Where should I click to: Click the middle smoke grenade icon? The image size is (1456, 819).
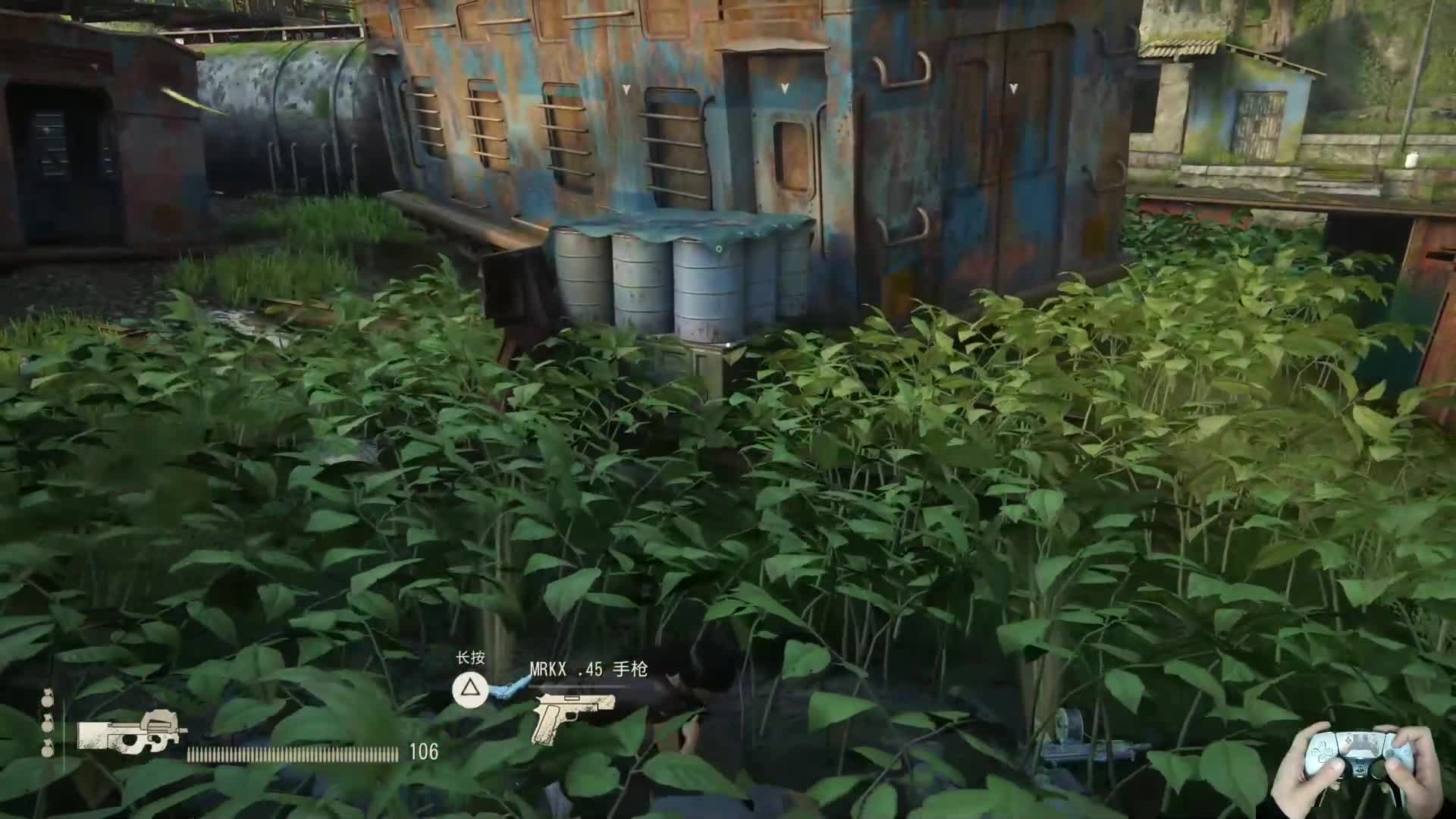tap(47, 726)
